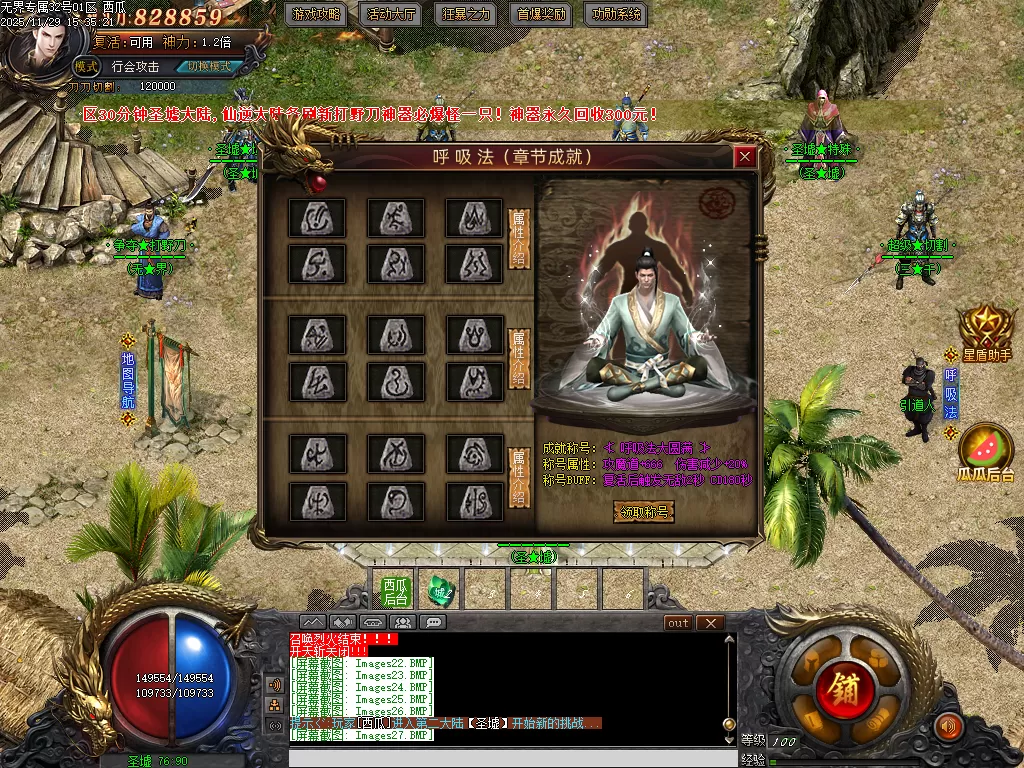Open the 活动大厅 activity hall
1024x768 pixels.
[391, 15]
